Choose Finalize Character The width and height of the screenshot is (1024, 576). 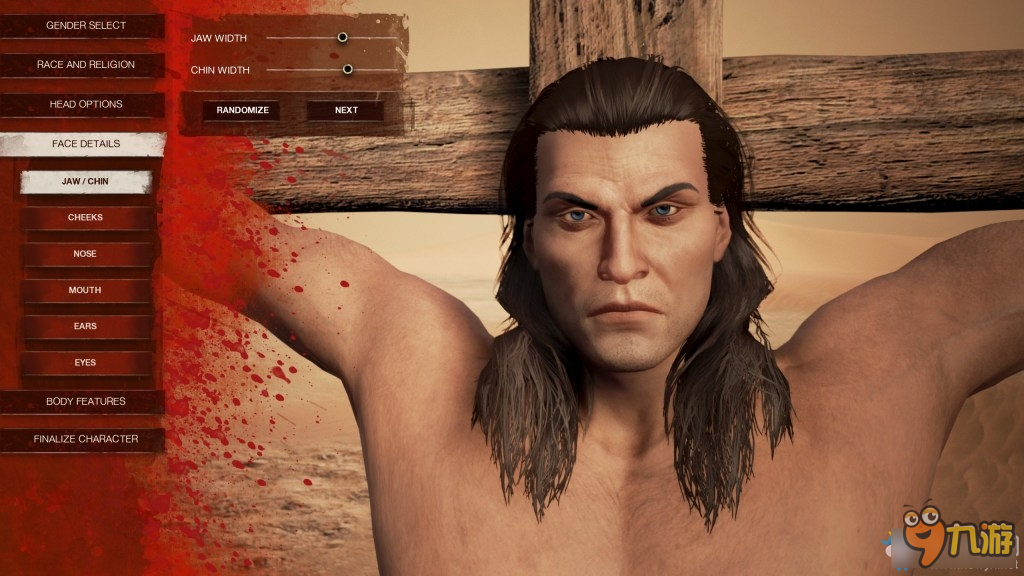tap(85, 439)
